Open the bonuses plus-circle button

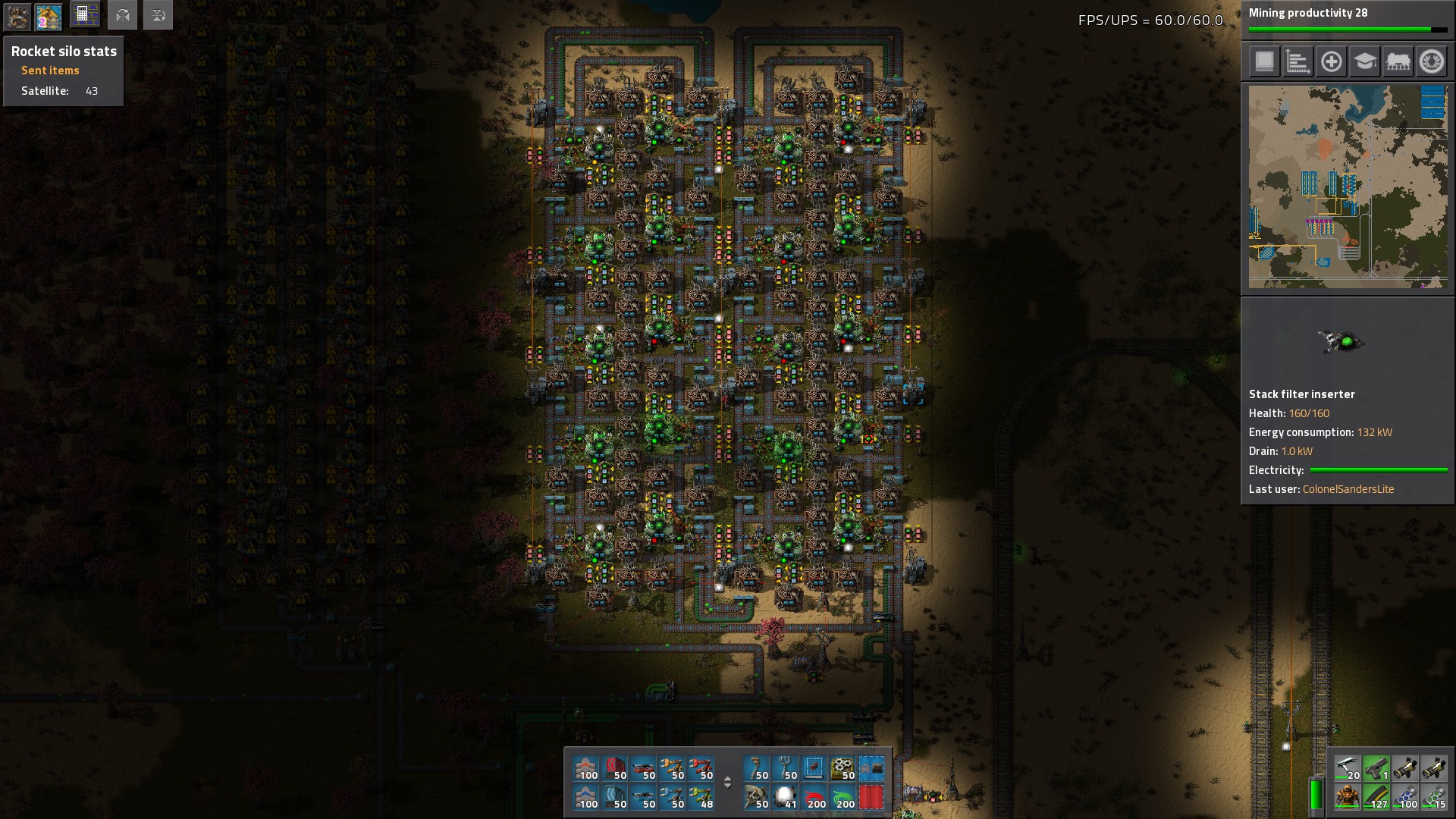pyautogui.click(x=1331, y=61)
